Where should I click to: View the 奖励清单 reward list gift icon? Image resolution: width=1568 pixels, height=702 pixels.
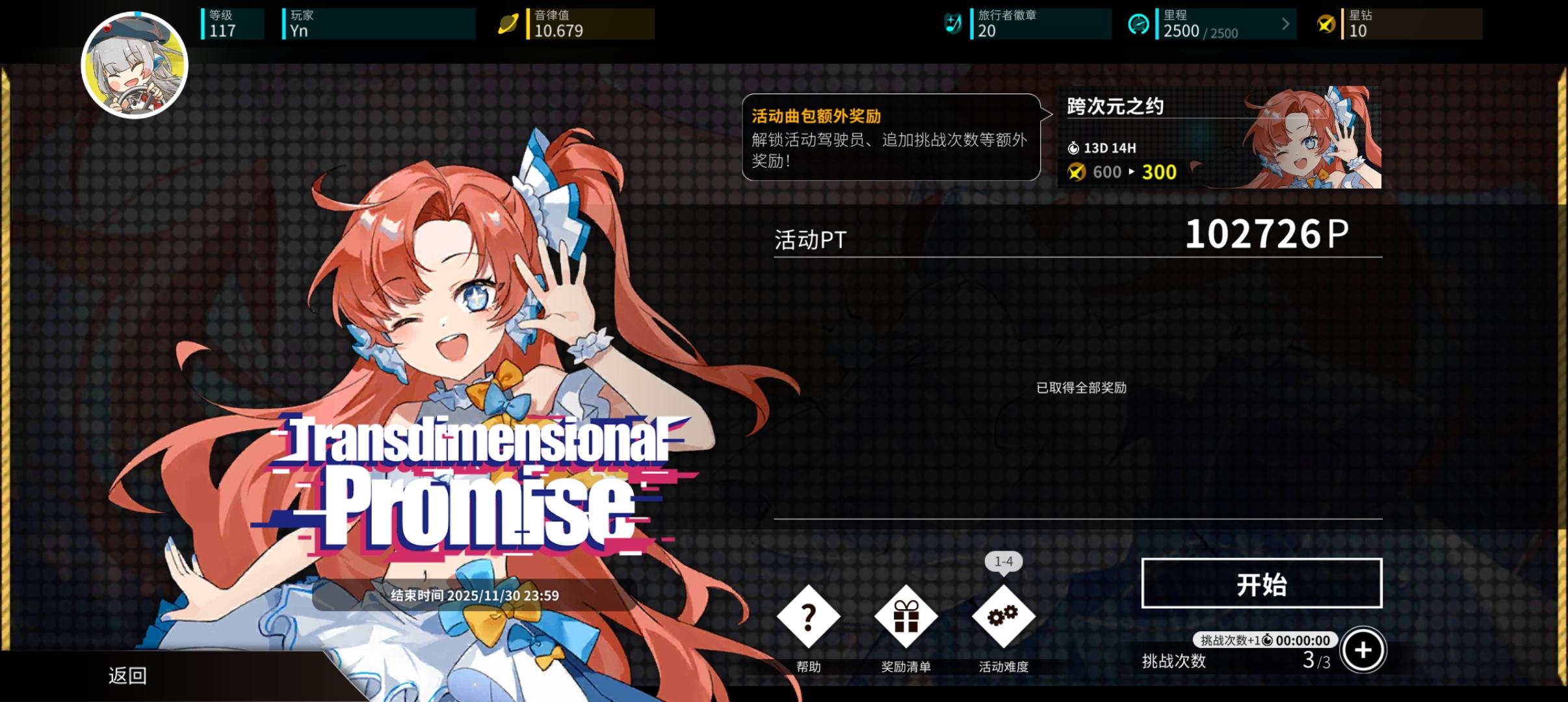pos(906,616)
